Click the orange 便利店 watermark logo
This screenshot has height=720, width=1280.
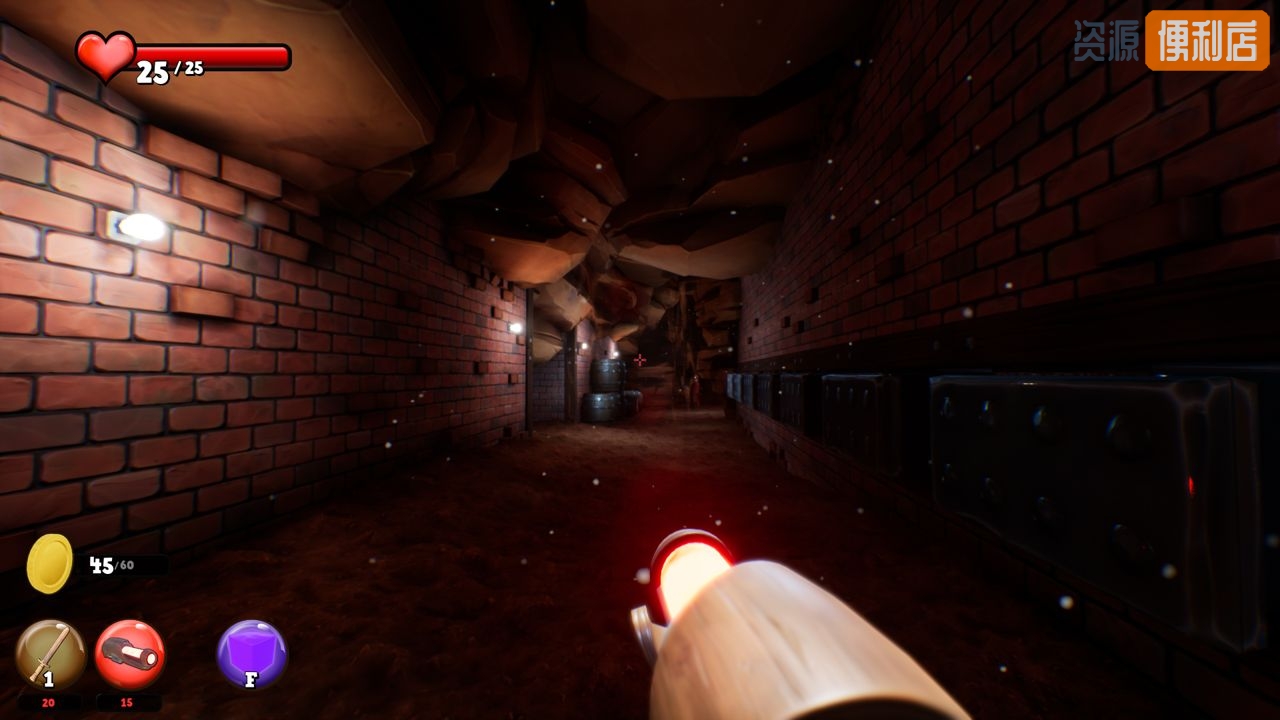(1206, 41)
